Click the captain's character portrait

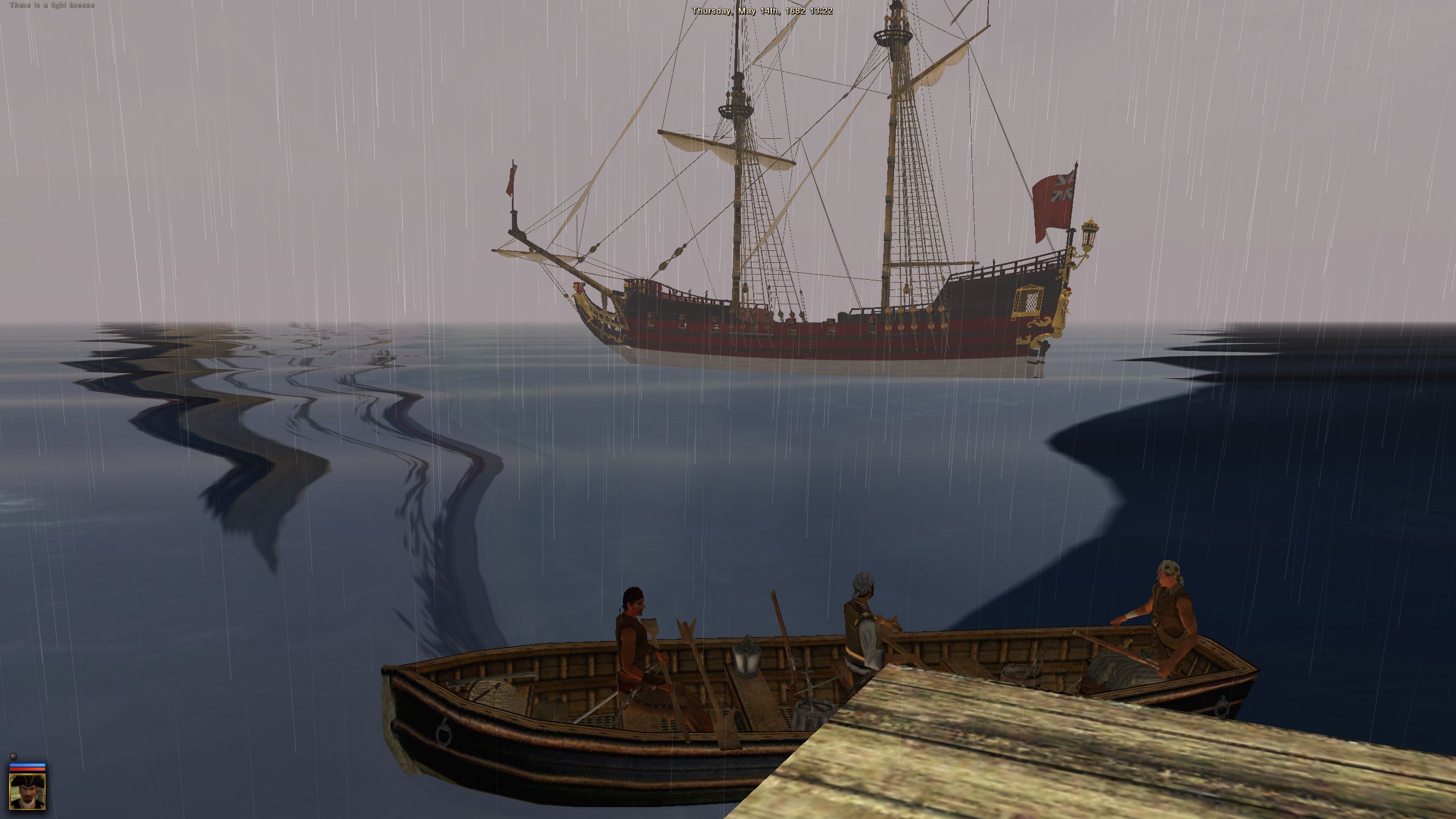(x=27, y=793)
